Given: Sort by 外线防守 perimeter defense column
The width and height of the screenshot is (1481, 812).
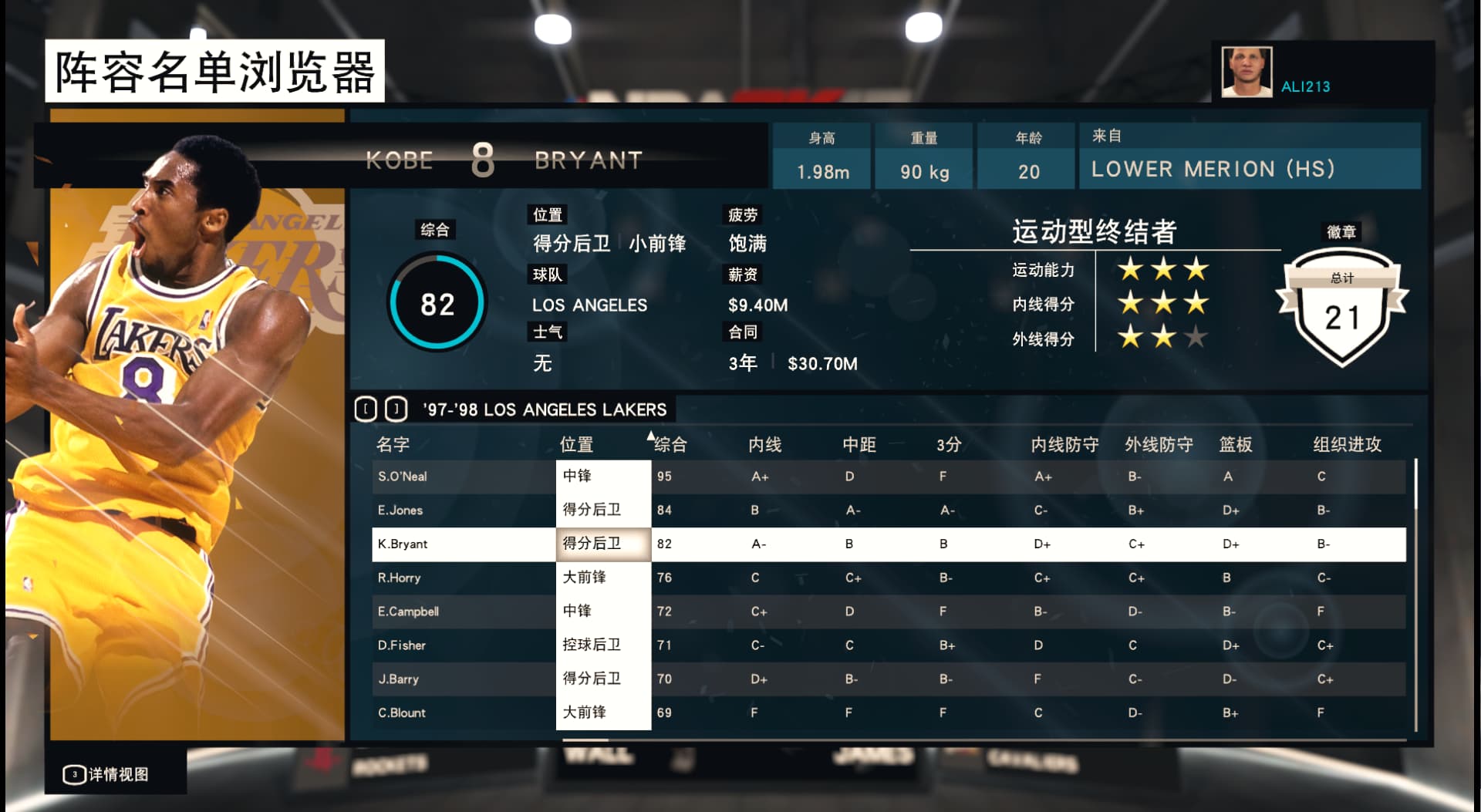Looking at the screenshot, I should (x=1159, y=444).
